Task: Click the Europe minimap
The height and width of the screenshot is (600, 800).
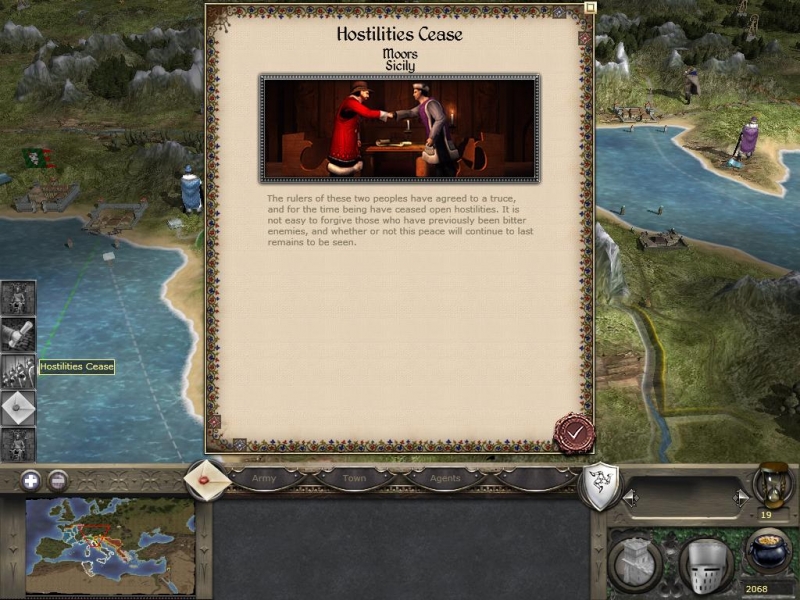Action: pyautogui.click(x=110, y=543)
